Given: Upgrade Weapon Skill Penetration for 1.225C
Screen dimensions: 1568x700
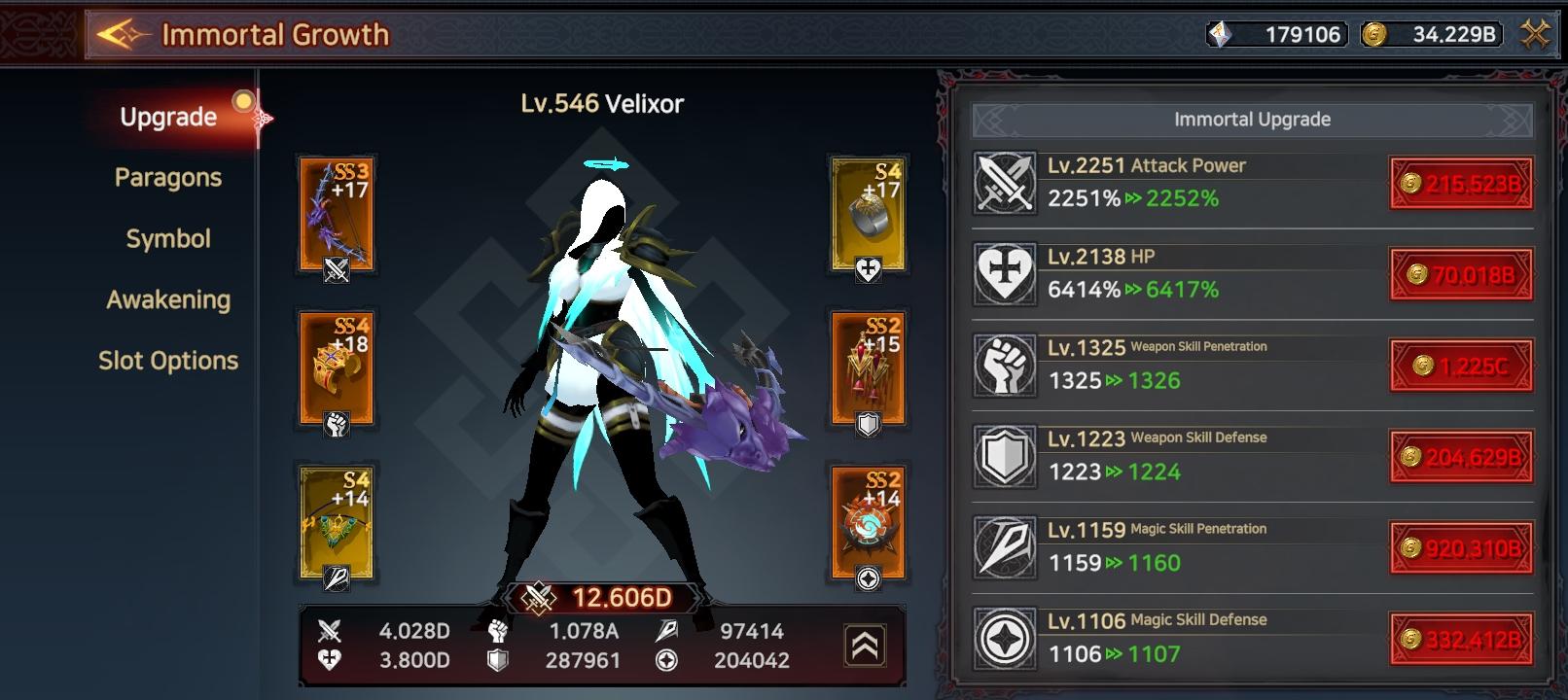Looking at the screenshot, I should click(1461, 366).
